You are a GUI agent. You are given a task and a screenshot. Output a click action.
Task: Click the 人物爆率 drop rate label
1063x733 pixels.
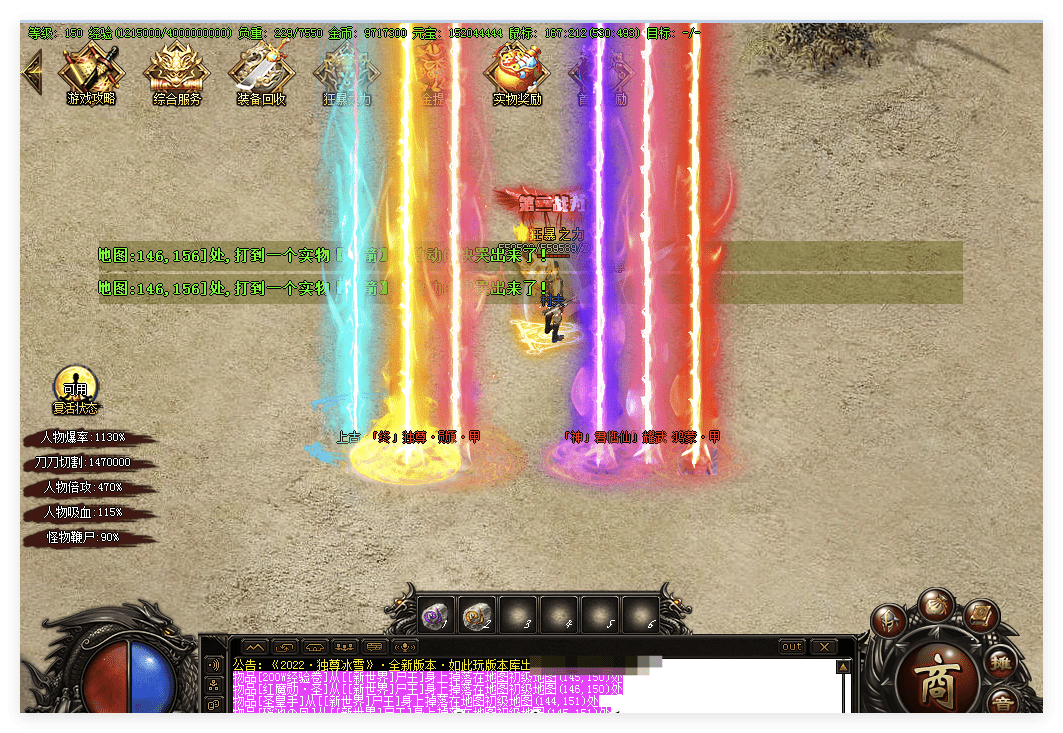[84, 438]
